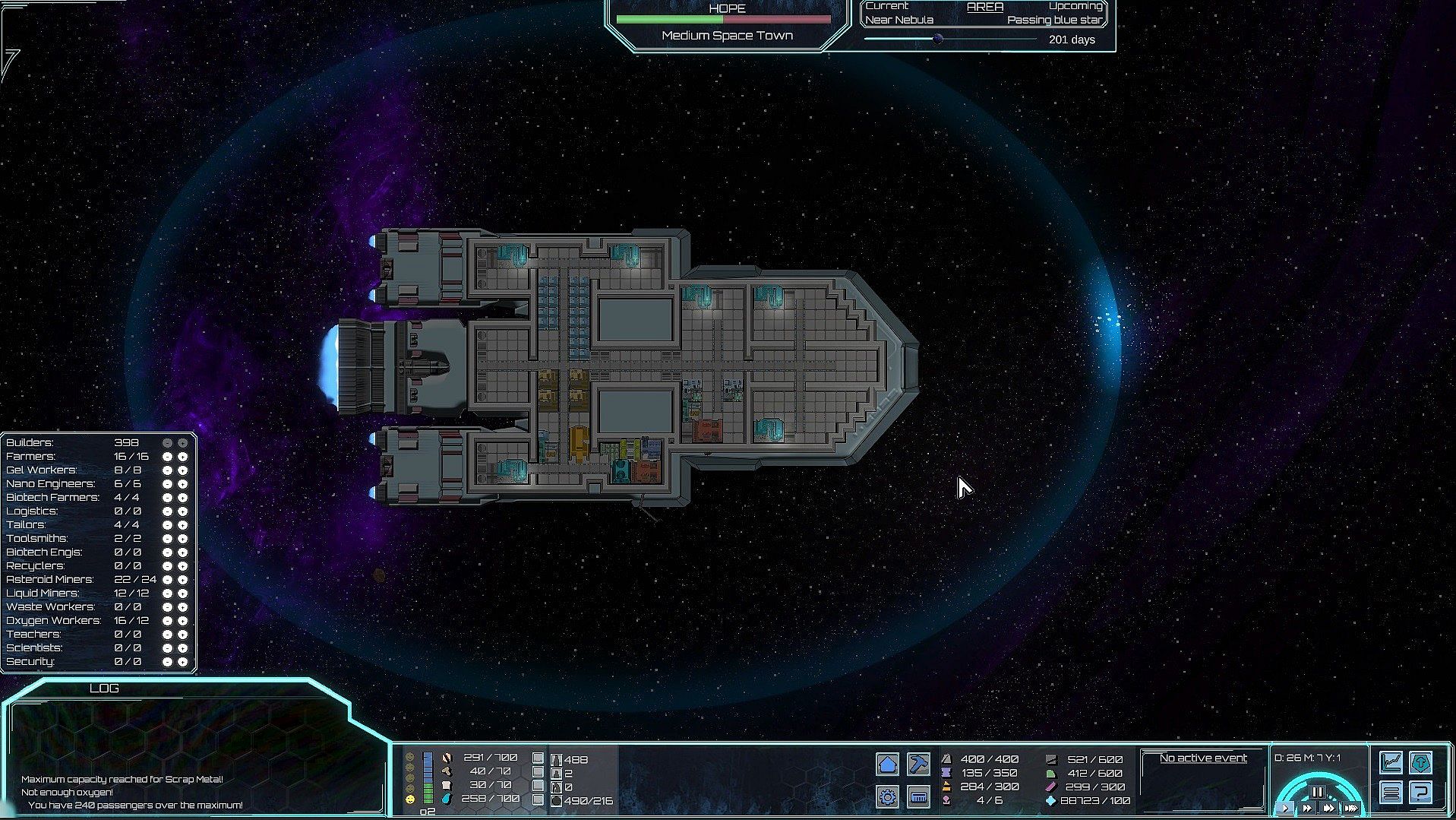Decrease the number of Tailors

pos(167,525)
